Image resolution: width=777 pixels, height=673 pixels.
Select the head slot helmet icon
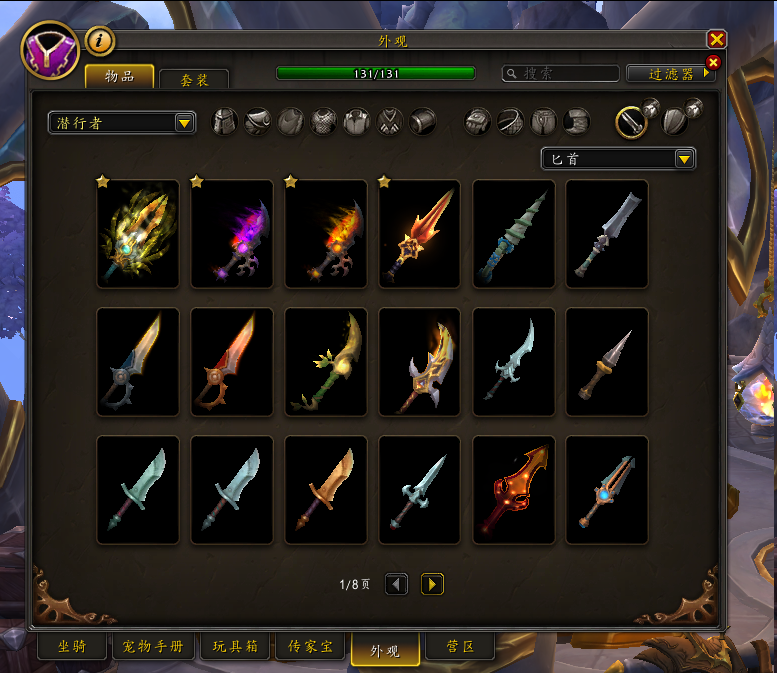tap(226, 122)
